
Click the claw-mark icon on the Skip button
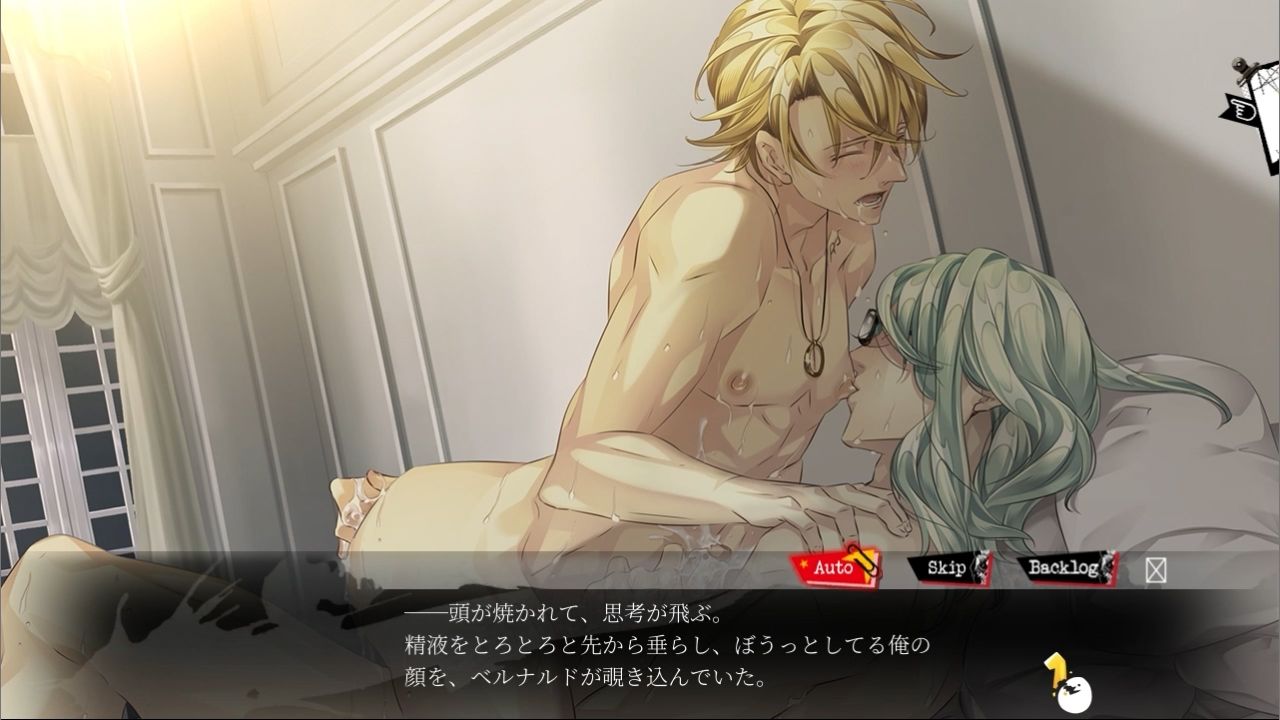[x=977, y=565]
